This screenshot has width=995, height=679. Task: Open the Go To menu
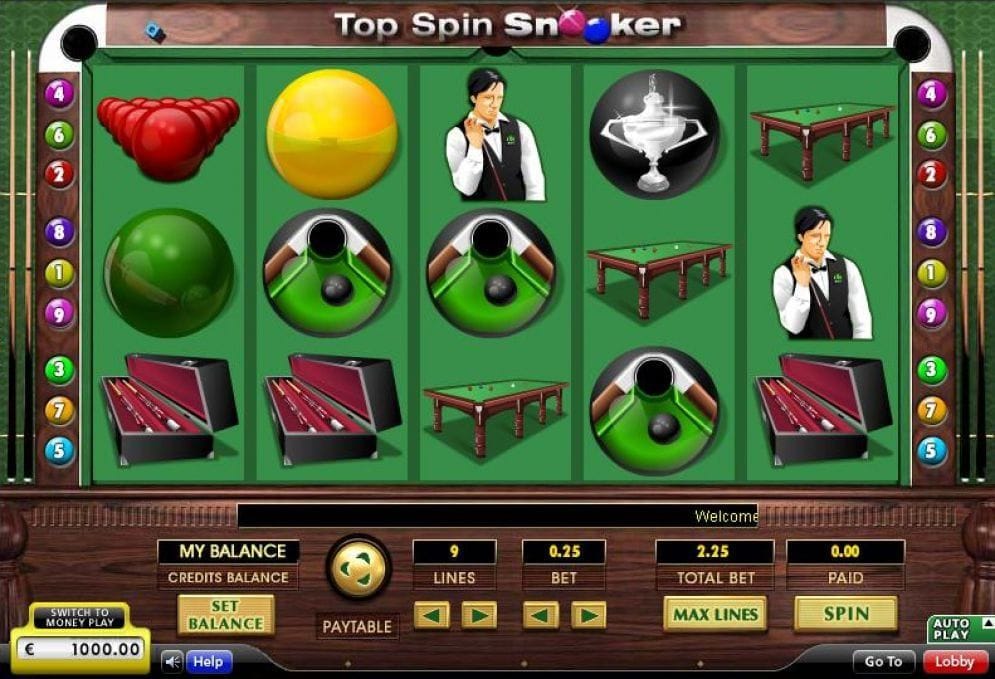tap(883, 661)
